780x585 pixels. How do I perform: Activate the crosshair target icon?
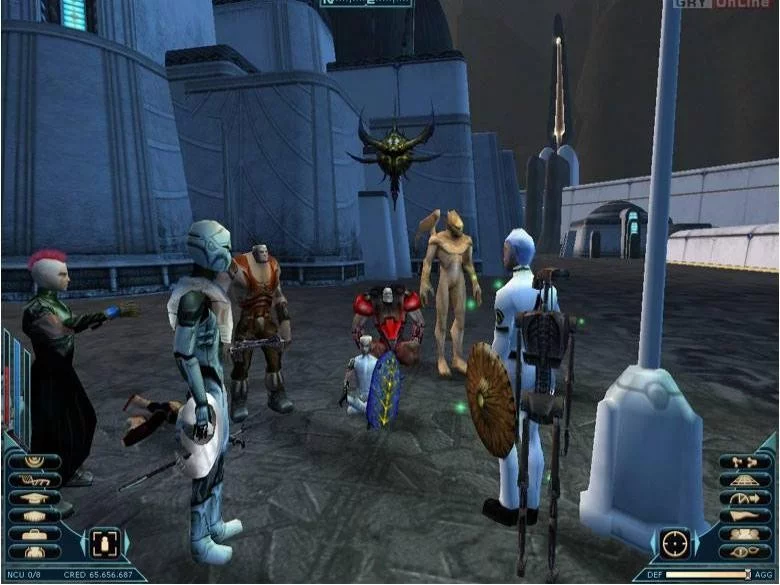point(675,543)
